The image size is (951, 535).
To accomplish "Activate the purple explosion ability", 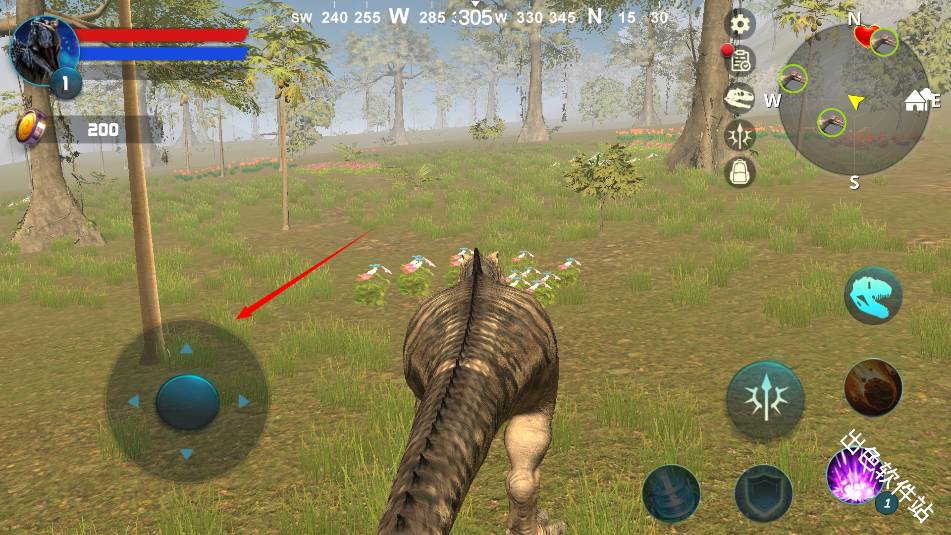I will pos(855,476).
